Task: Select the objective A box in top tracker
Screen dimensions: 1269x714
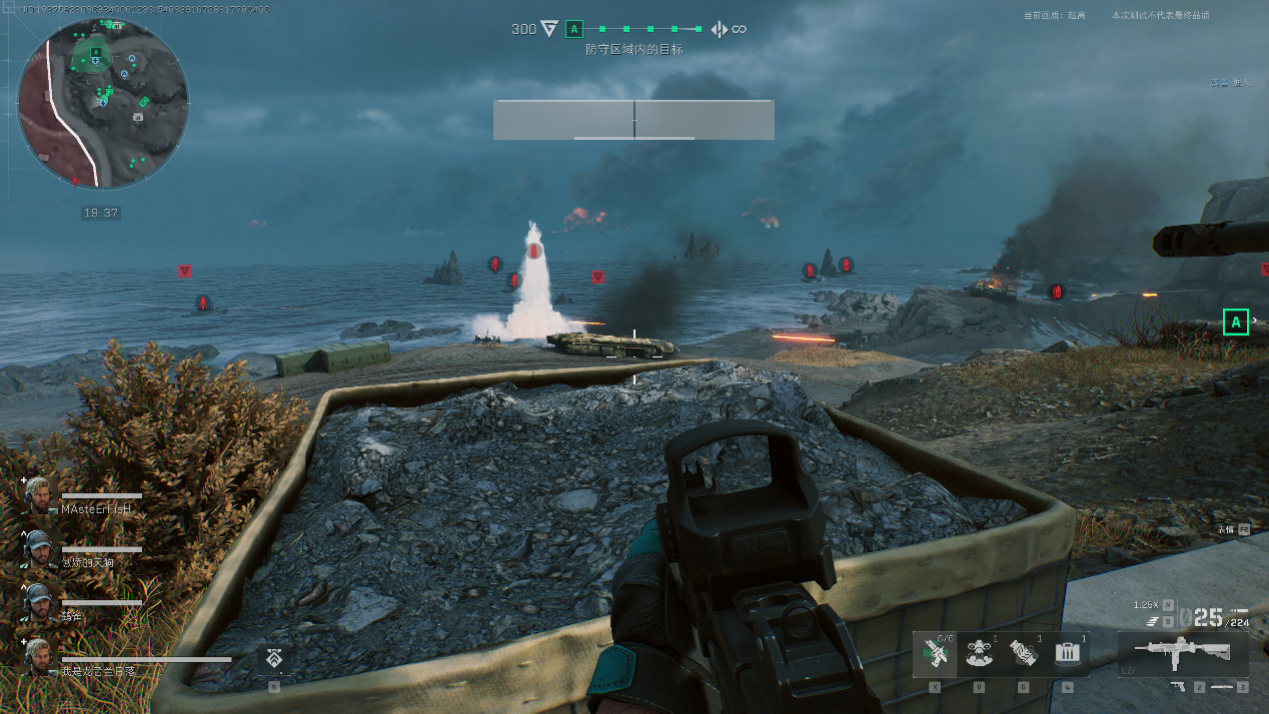Action: (574, 29)
